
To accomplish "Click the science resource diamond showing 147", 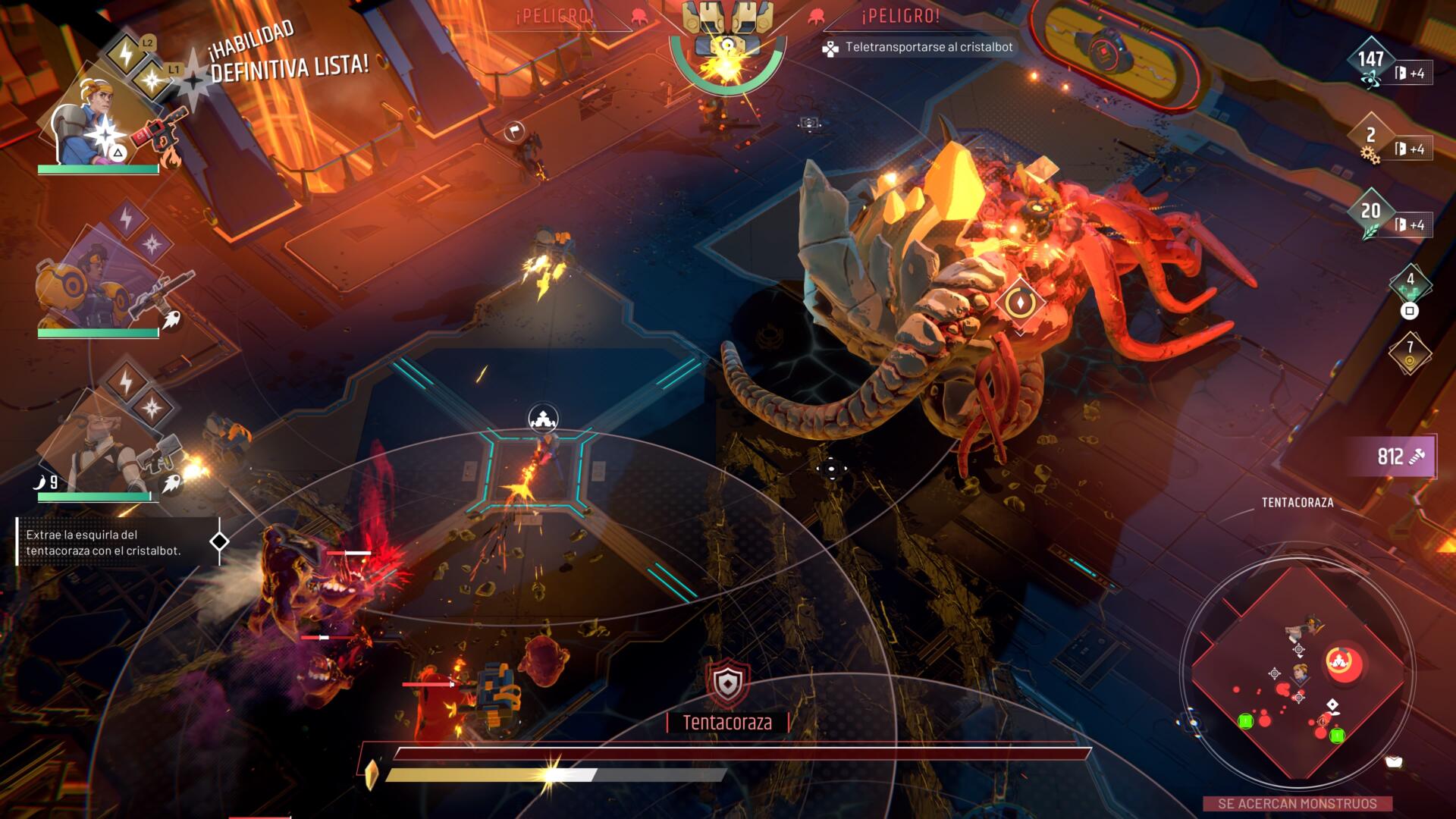I will (1370, 62).
